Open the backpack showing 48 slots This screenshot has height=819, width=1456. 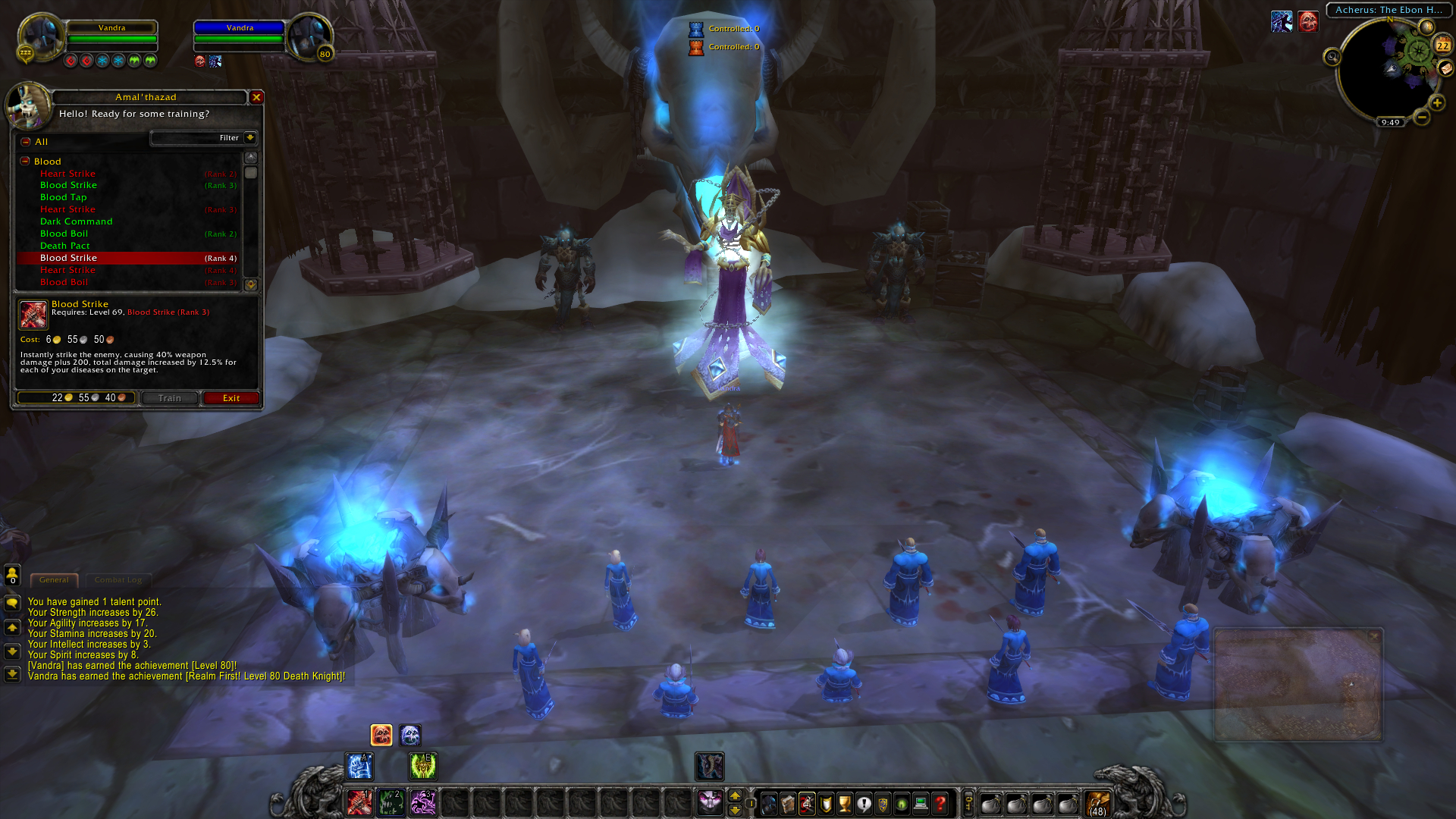pos(1099,802)
